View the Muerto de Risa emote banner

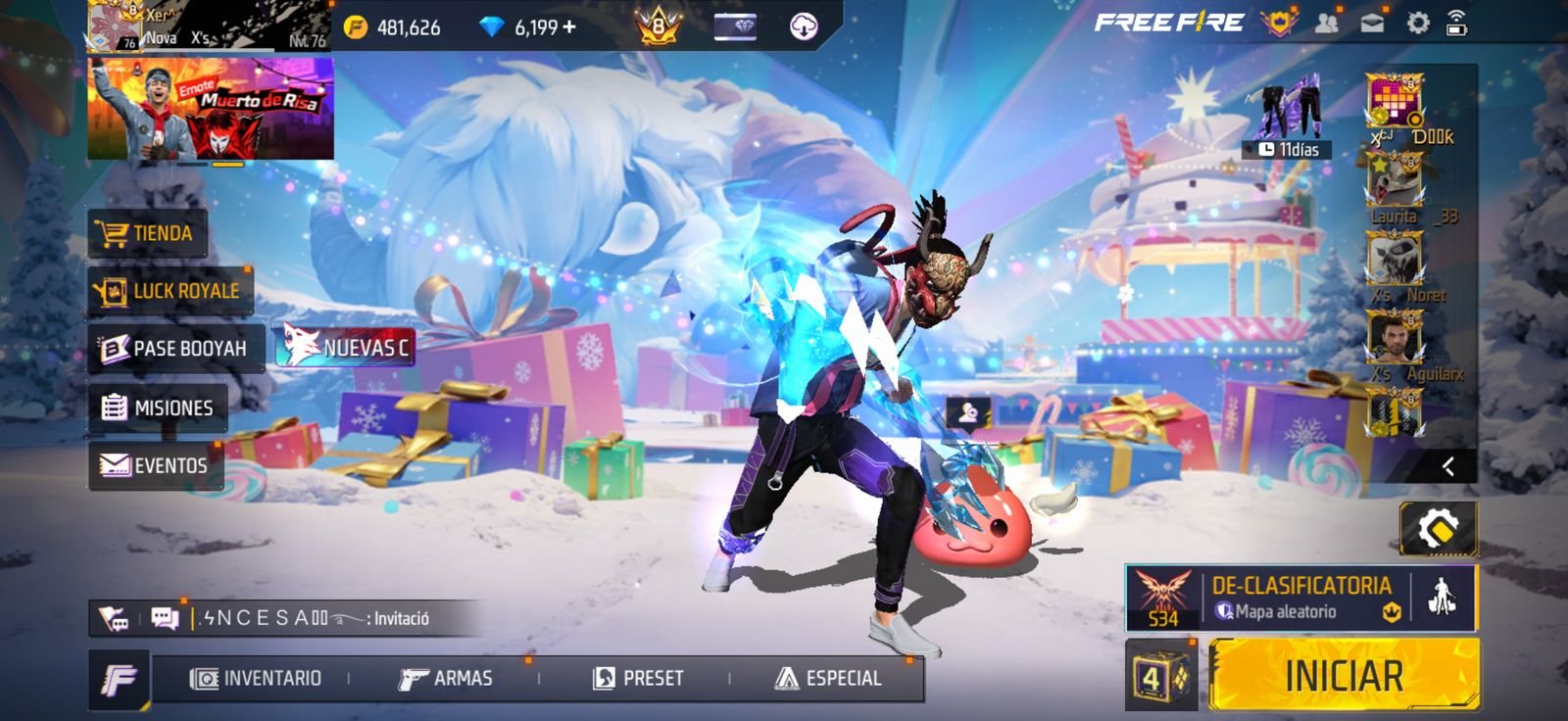[x=211, y=109]
